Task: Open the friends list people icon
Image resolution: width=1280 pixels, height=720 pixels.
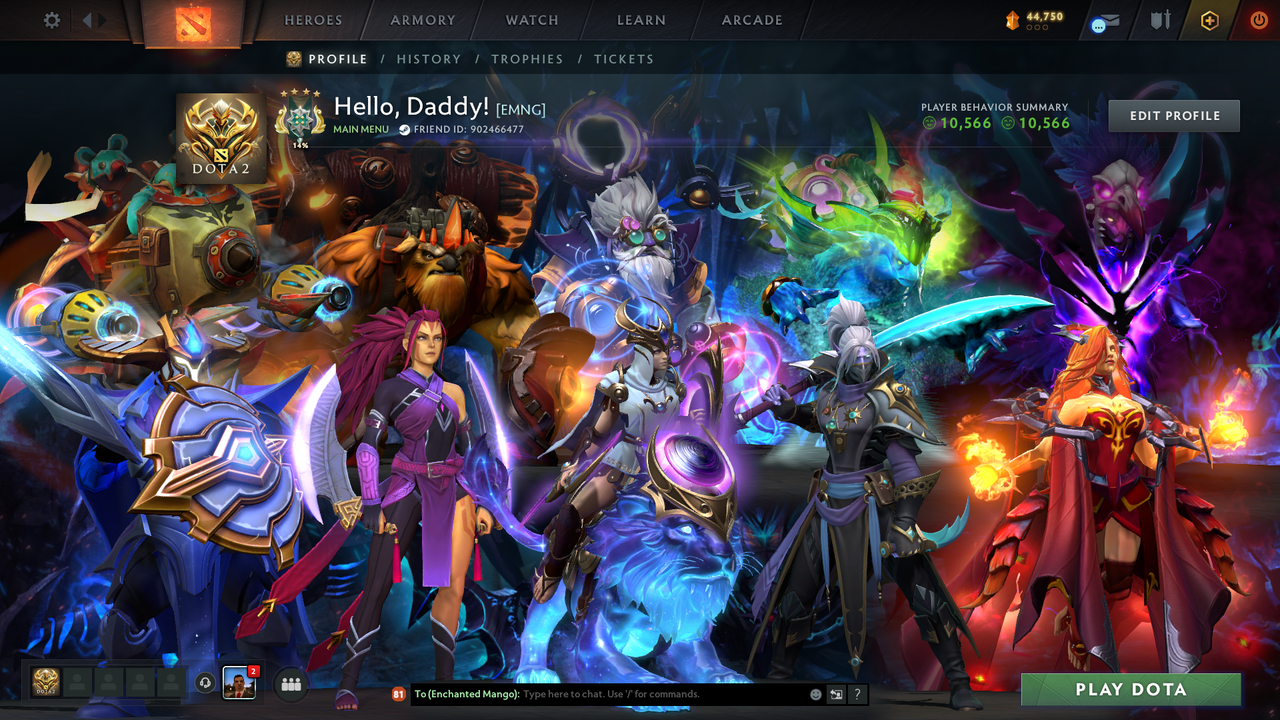Action: pyautogui.click(x=289, y=684)
